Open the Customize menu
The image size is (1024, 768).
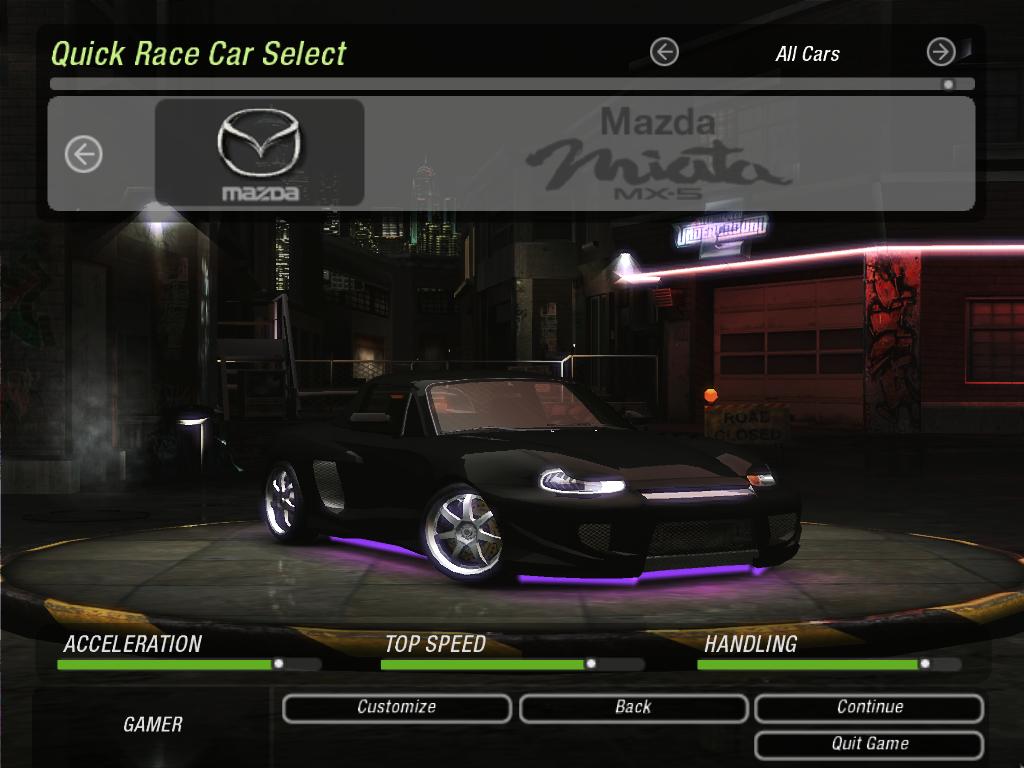coord(397,708)
